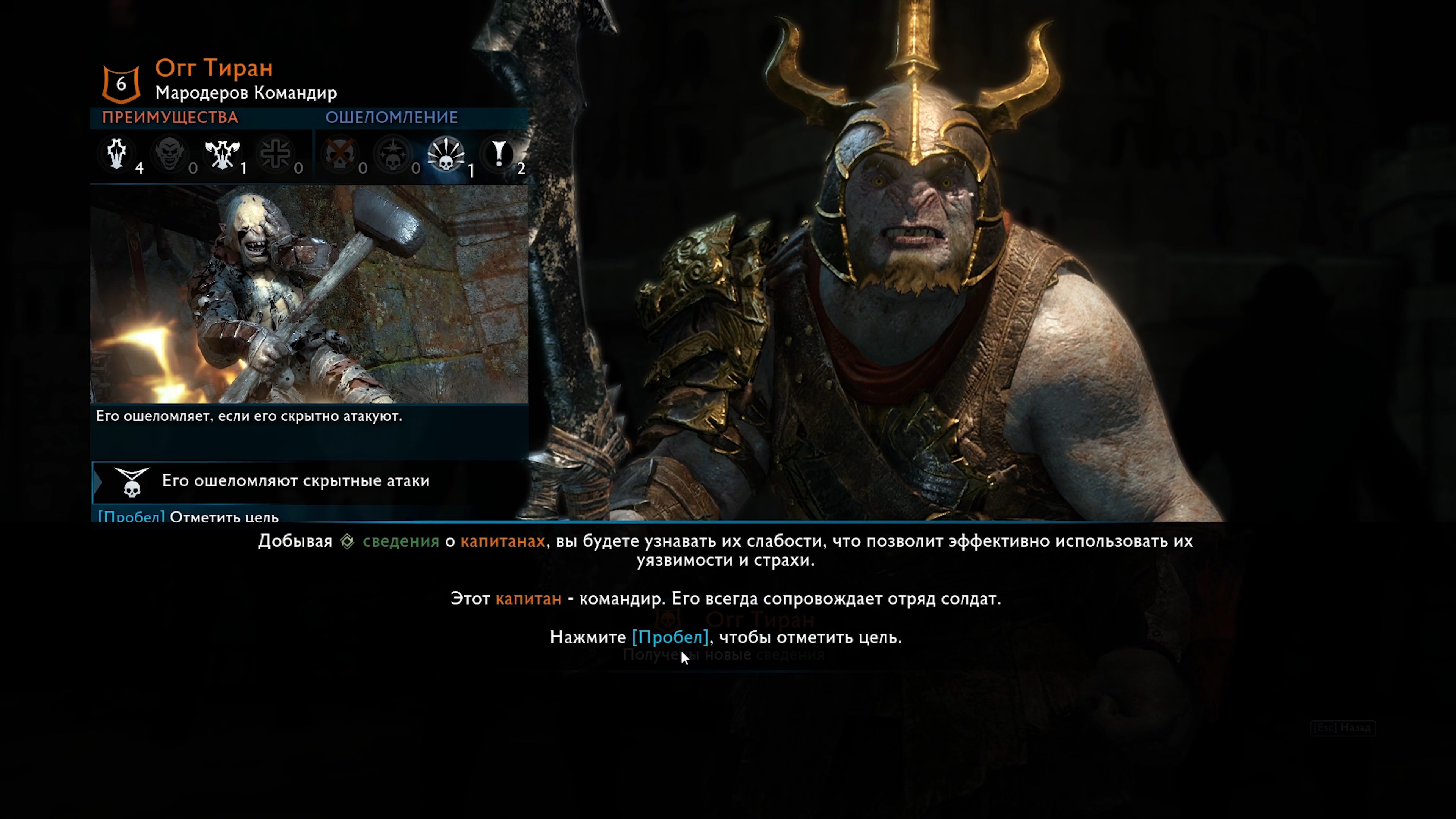Click the captain name 'Огг Тиран'
The height and width of the screenshot is (819, 1456).
click(214, 68)
